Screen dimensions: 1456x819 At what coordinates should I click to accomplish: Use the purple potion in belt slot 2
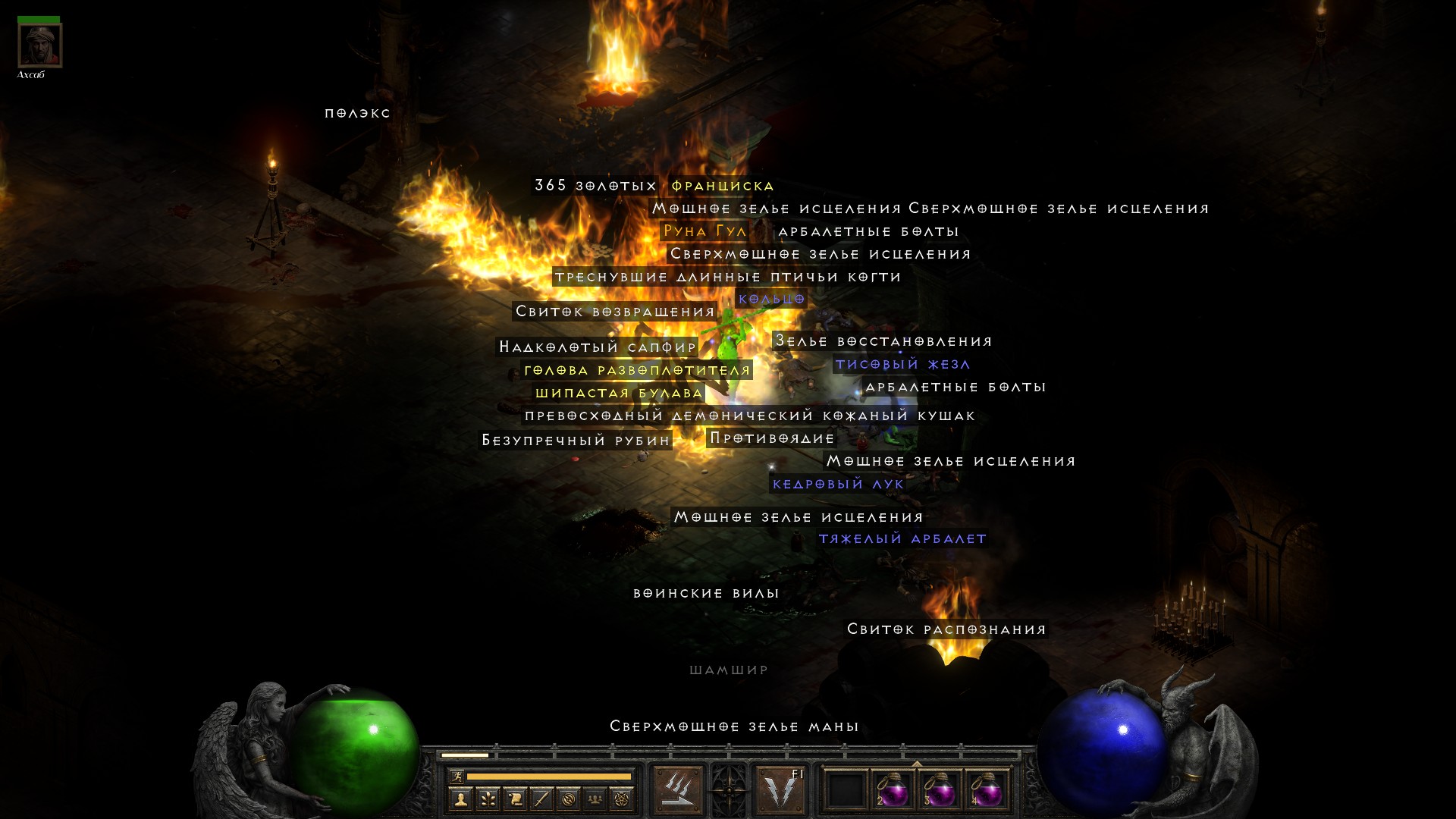(893, 790)
